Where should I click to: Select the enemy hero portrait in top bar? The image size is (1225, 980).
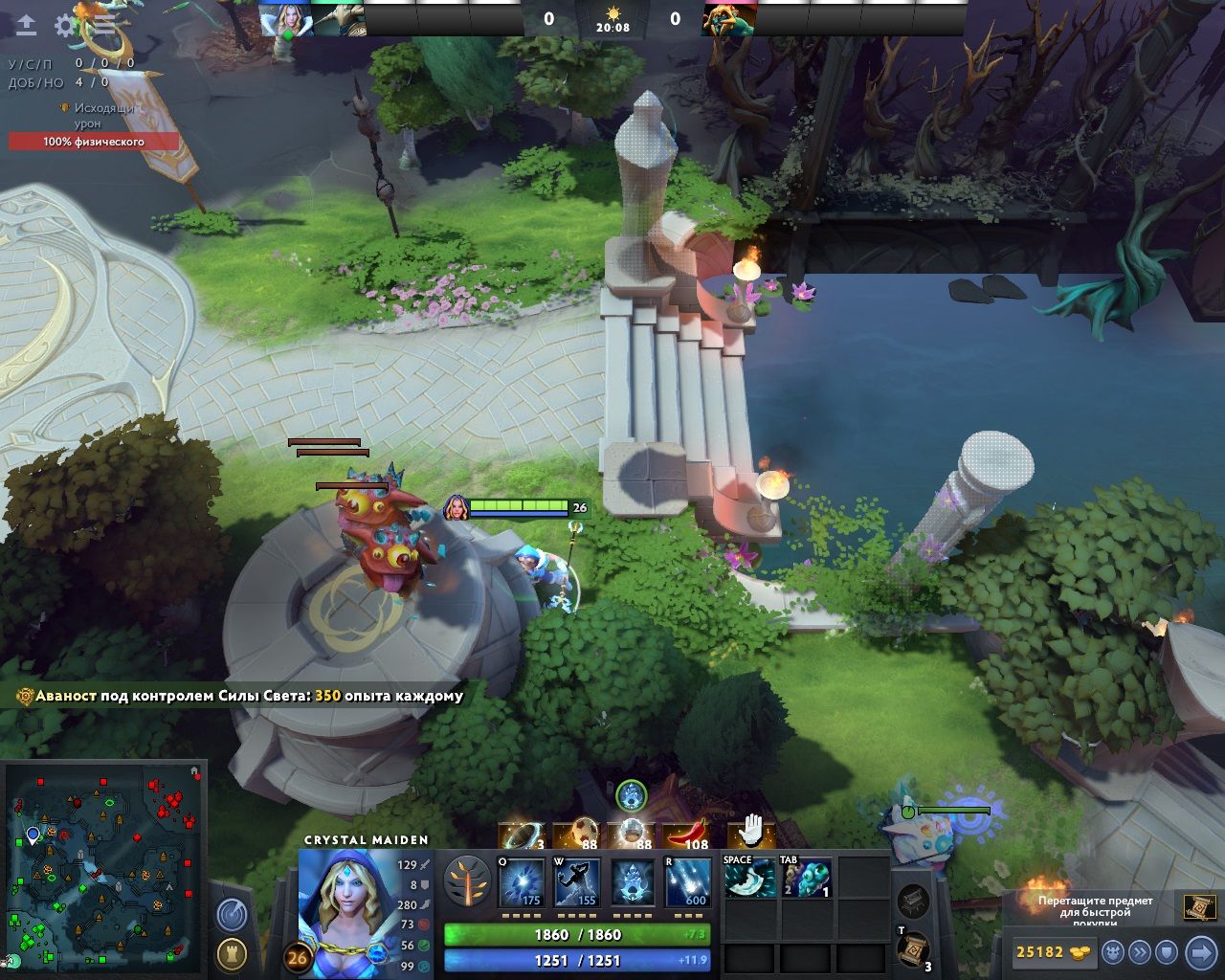click(729, 19)
